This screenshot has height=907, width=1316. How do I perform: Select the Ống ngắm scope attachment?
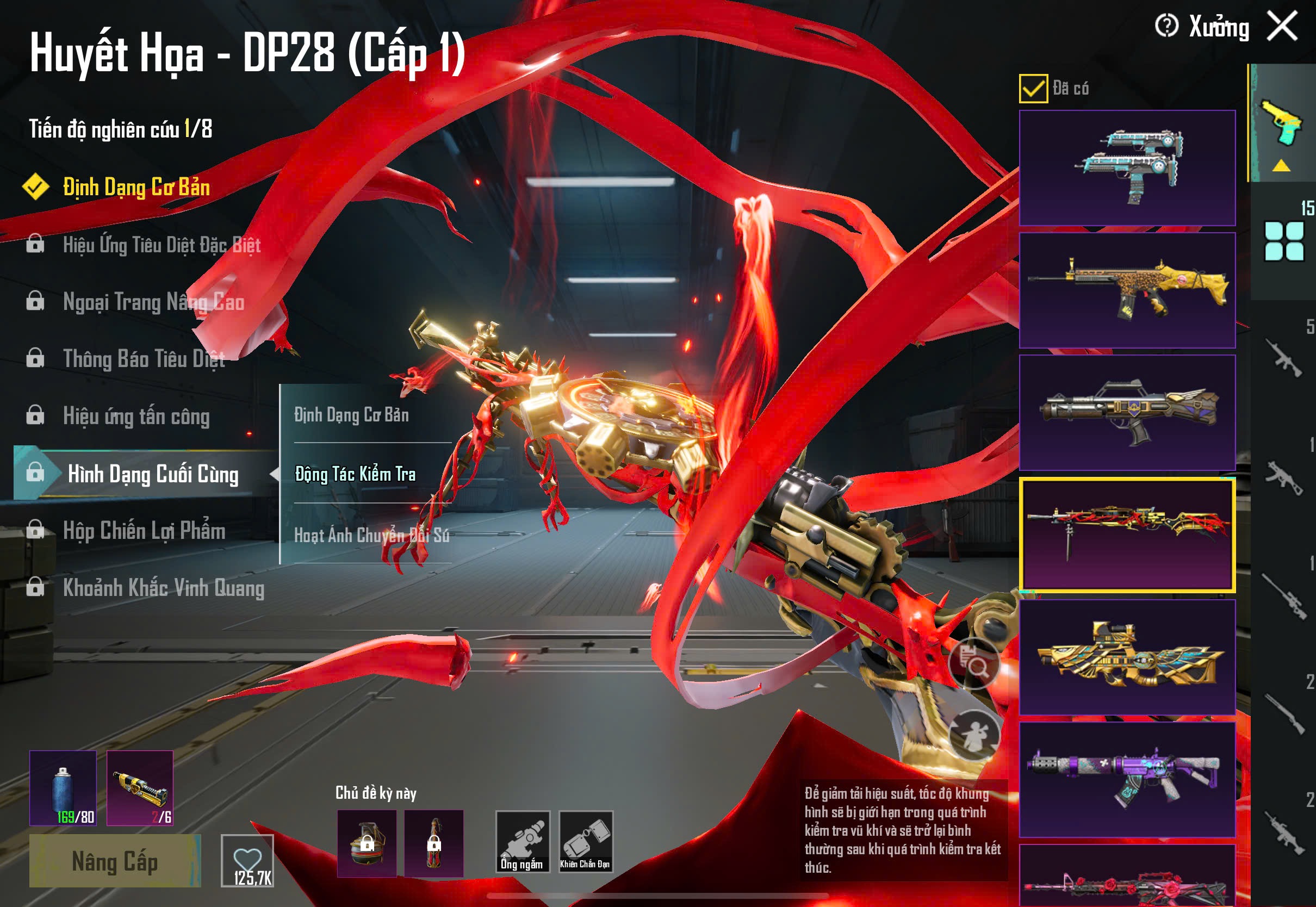(522, 842)
